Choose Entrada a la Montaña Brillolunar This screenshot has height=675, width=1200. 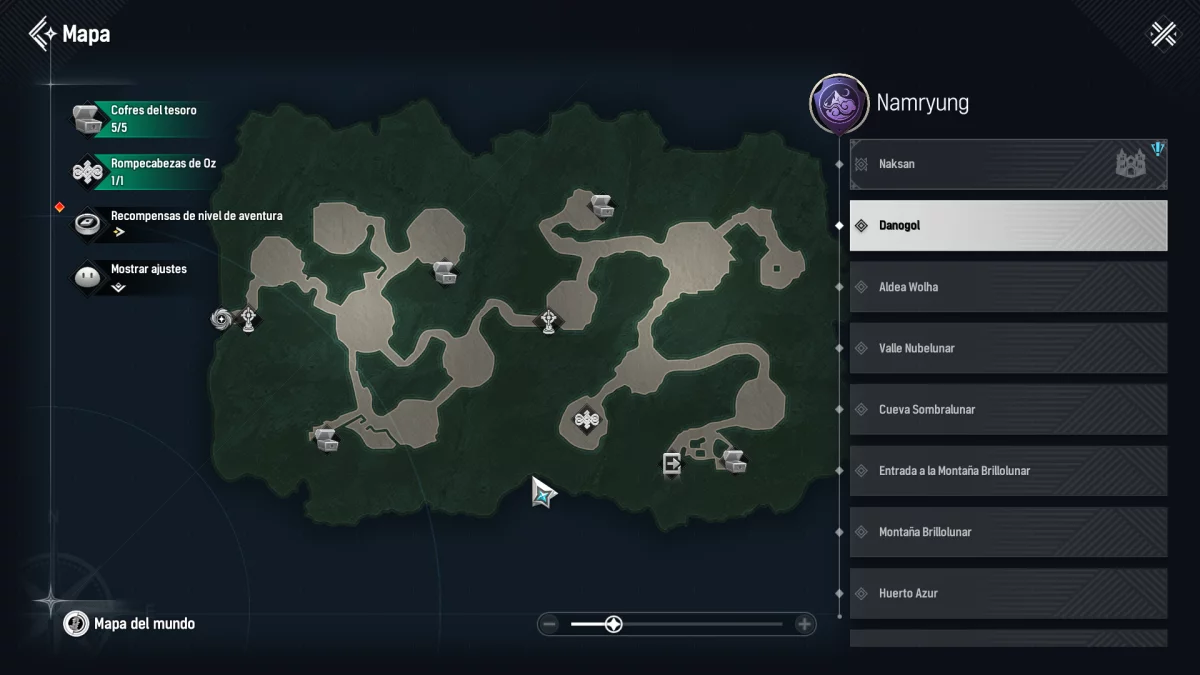(x=1008, y=471)
